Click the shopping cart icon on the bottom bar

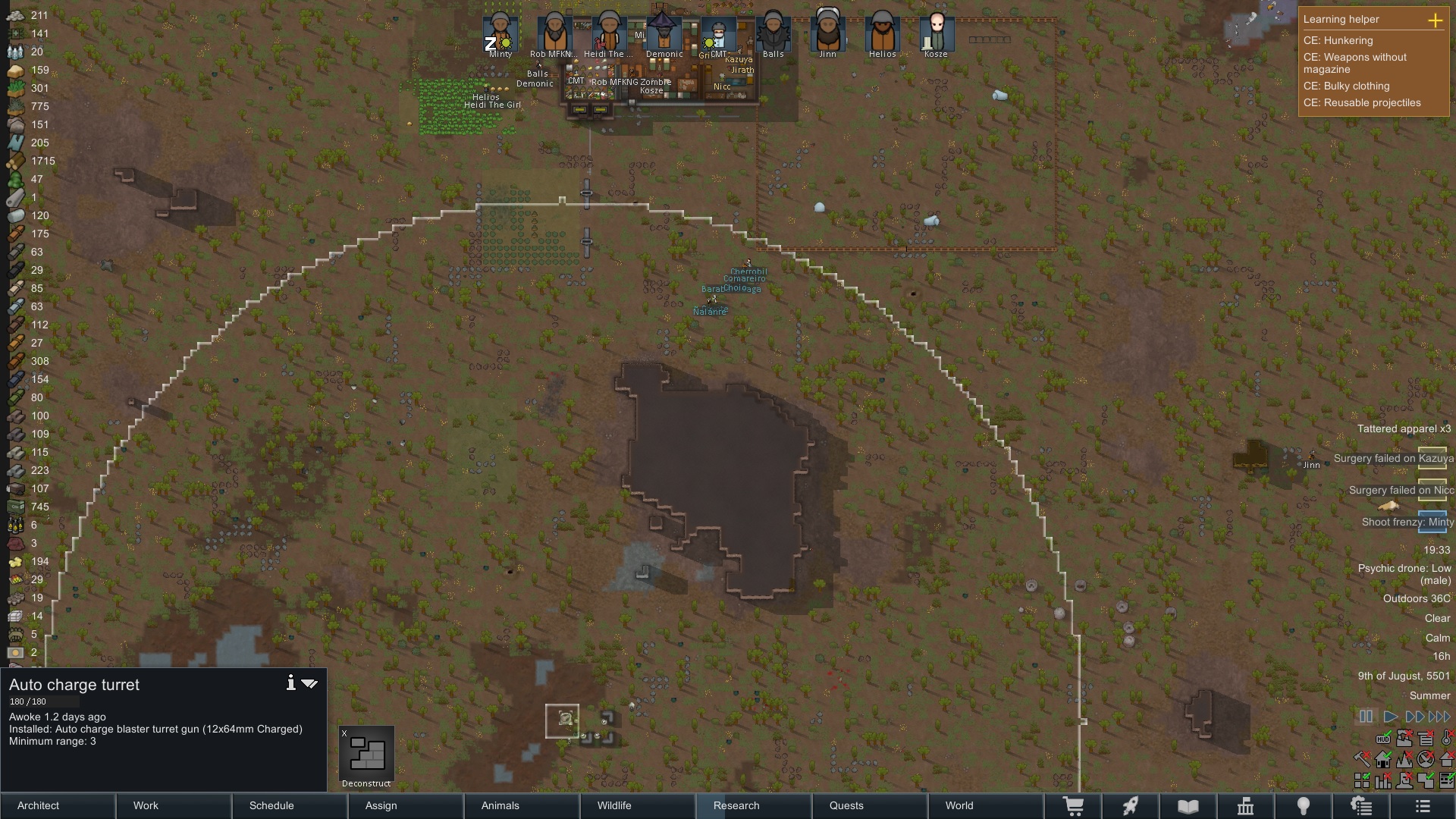pos(1075,805)
